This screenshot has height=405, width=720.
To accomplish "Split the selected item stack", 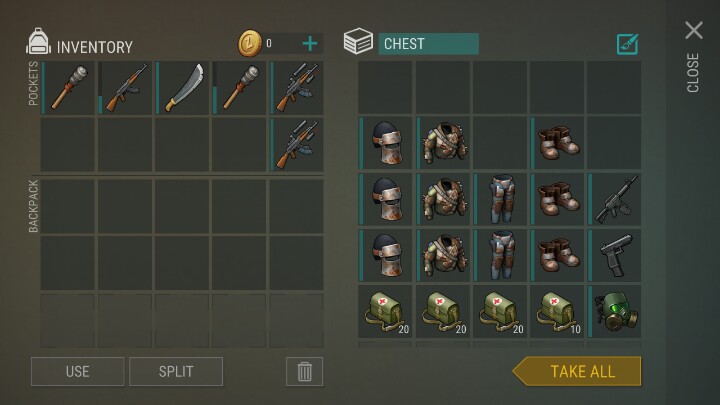I will [x=176, y=371].
